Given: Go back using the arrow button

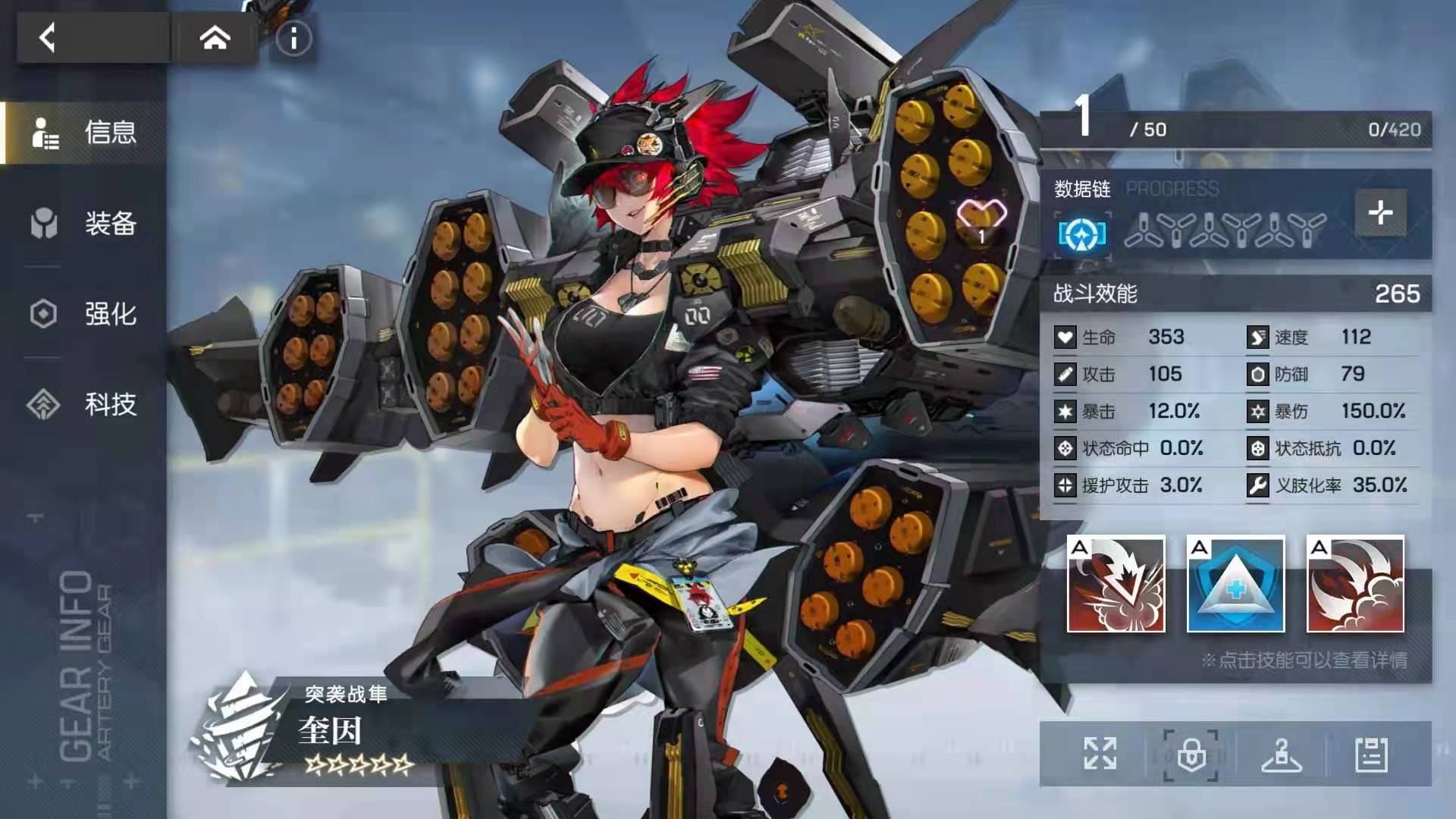Looking at the screenshot, I should tap(48, 37).
